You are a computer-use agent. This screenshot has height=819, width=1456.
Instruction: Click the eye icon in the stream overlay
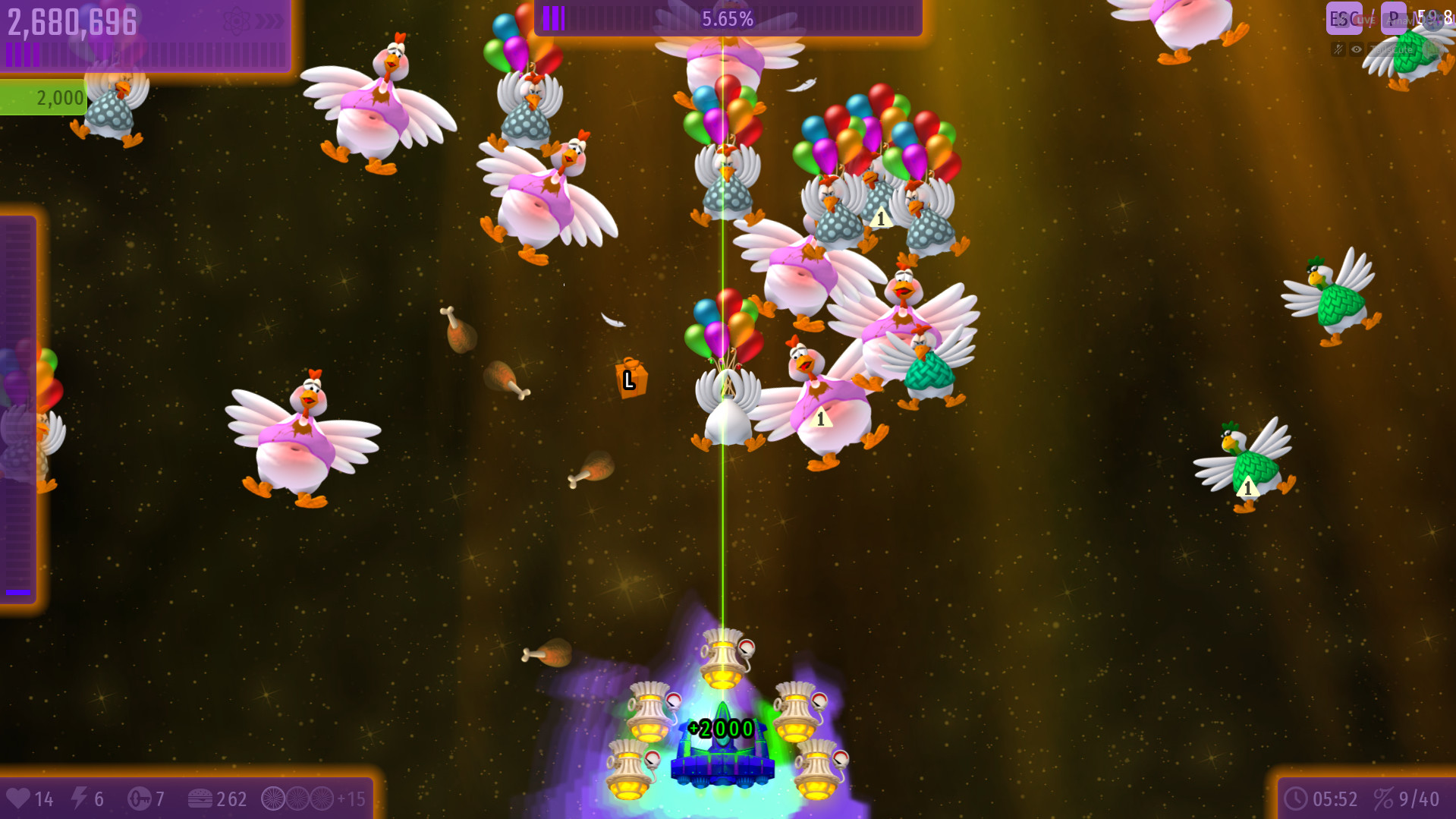click(x=1357, y=50)
